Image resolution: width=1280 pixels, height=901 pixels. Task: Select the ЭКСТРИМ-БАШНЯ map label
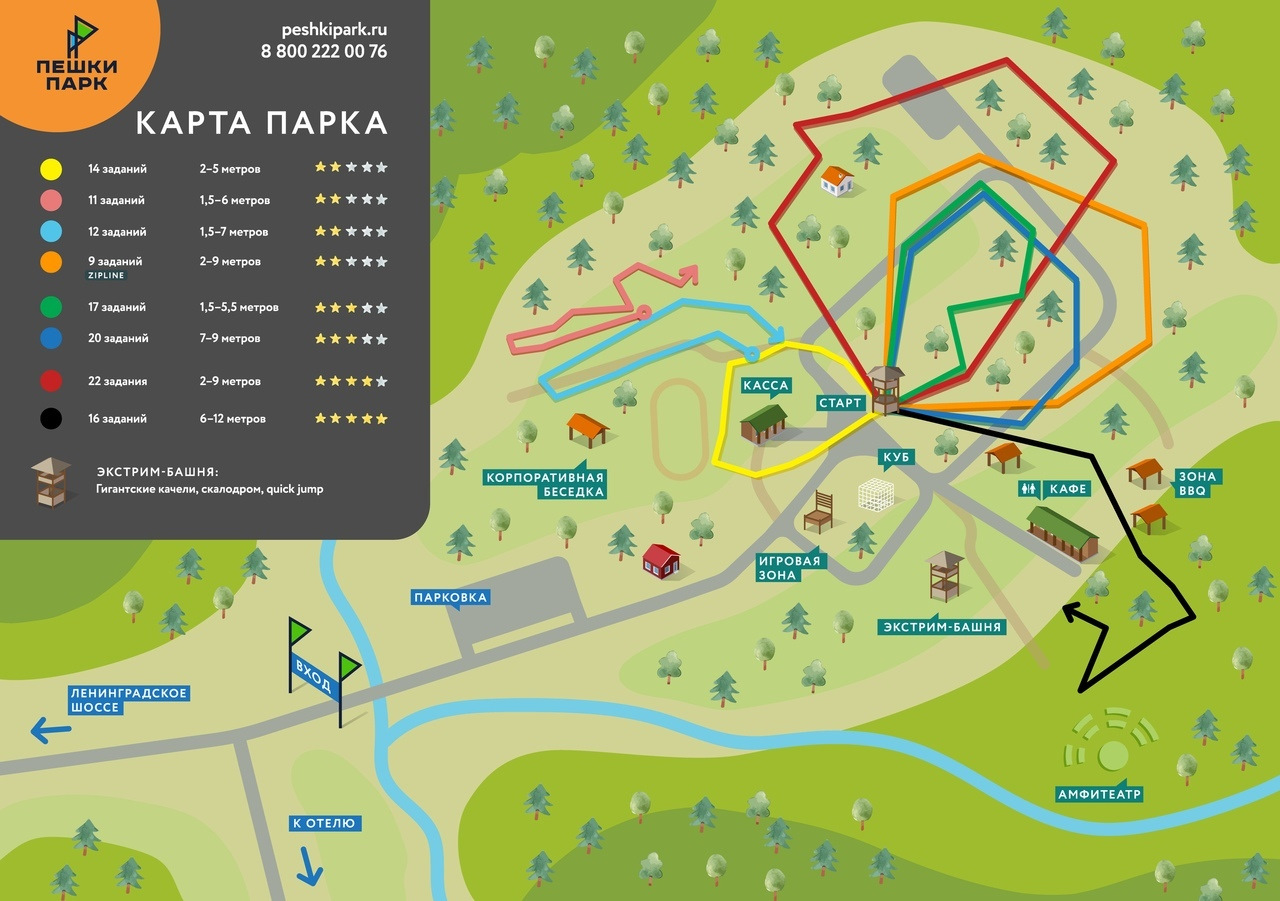pyautogui.click(x=940, y=627)
